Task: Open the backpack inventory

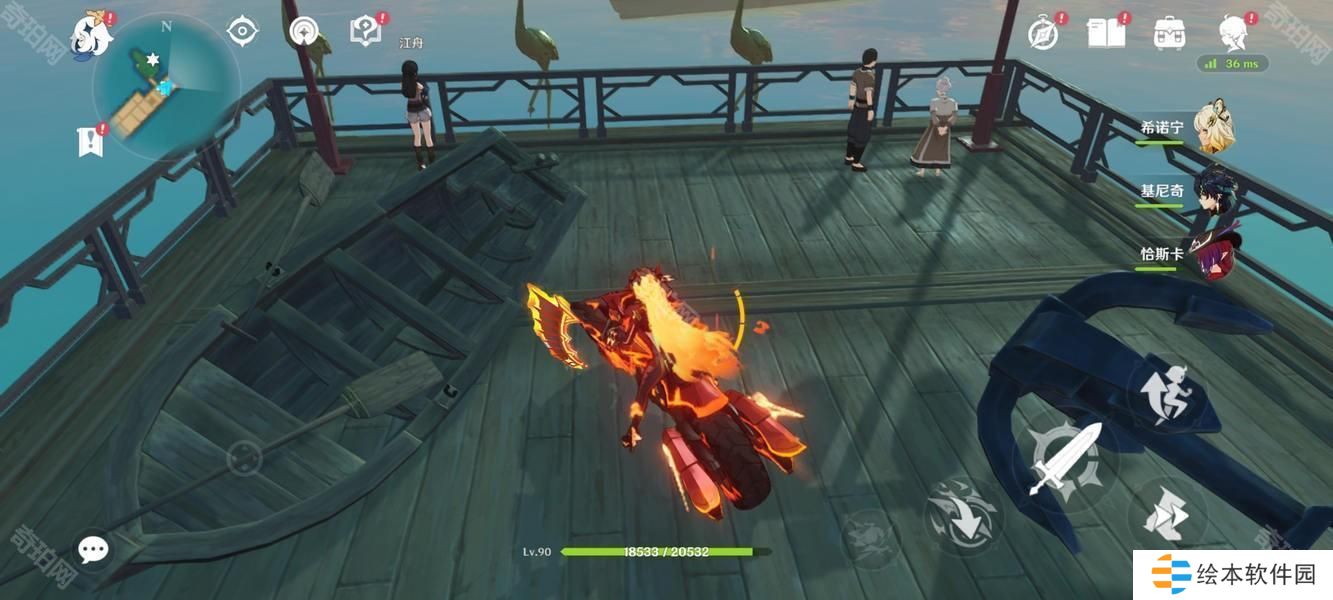Action: (1168, 33)
